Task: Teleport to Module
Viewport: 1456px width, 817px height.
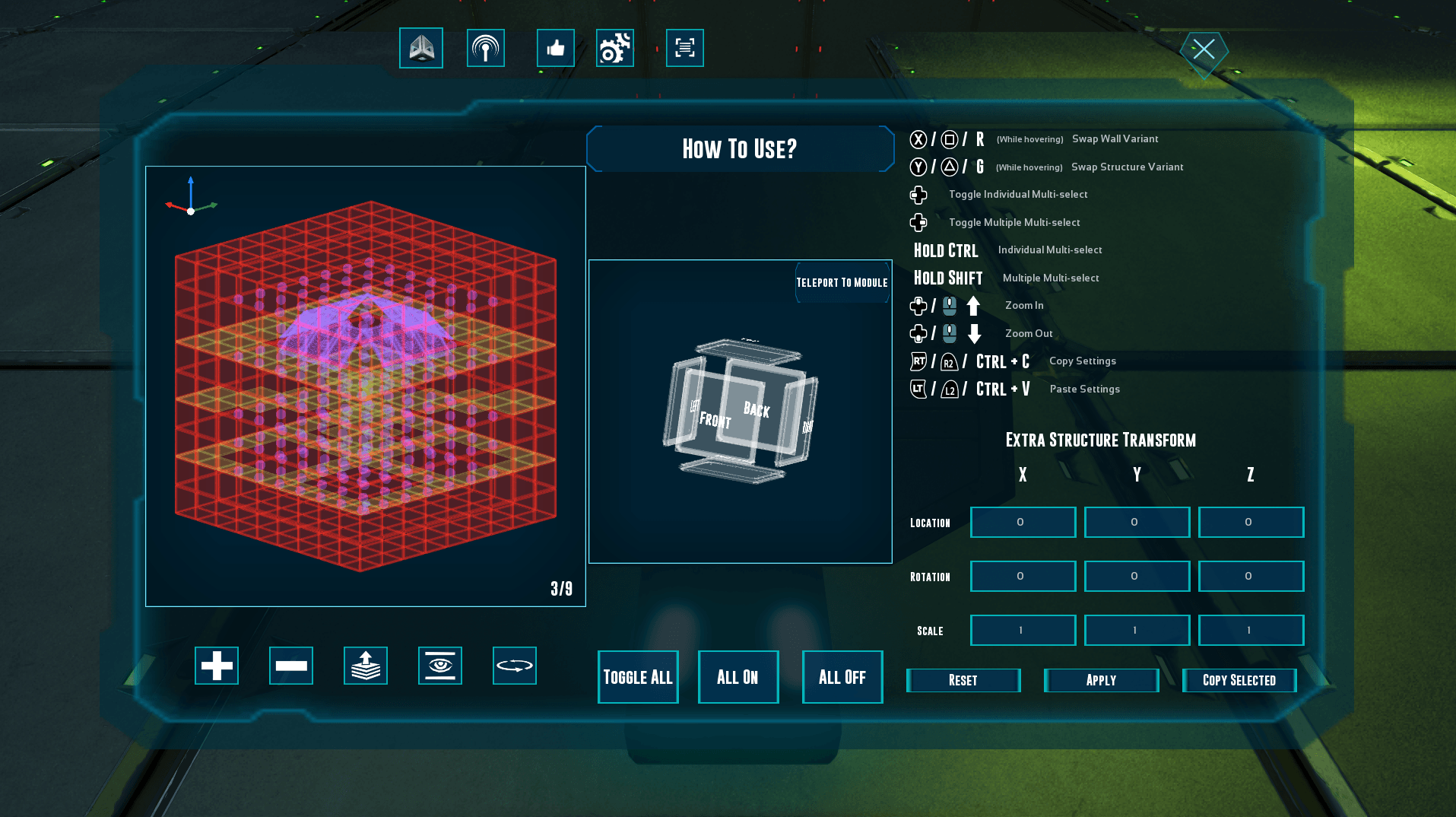Action: point(842,283)
